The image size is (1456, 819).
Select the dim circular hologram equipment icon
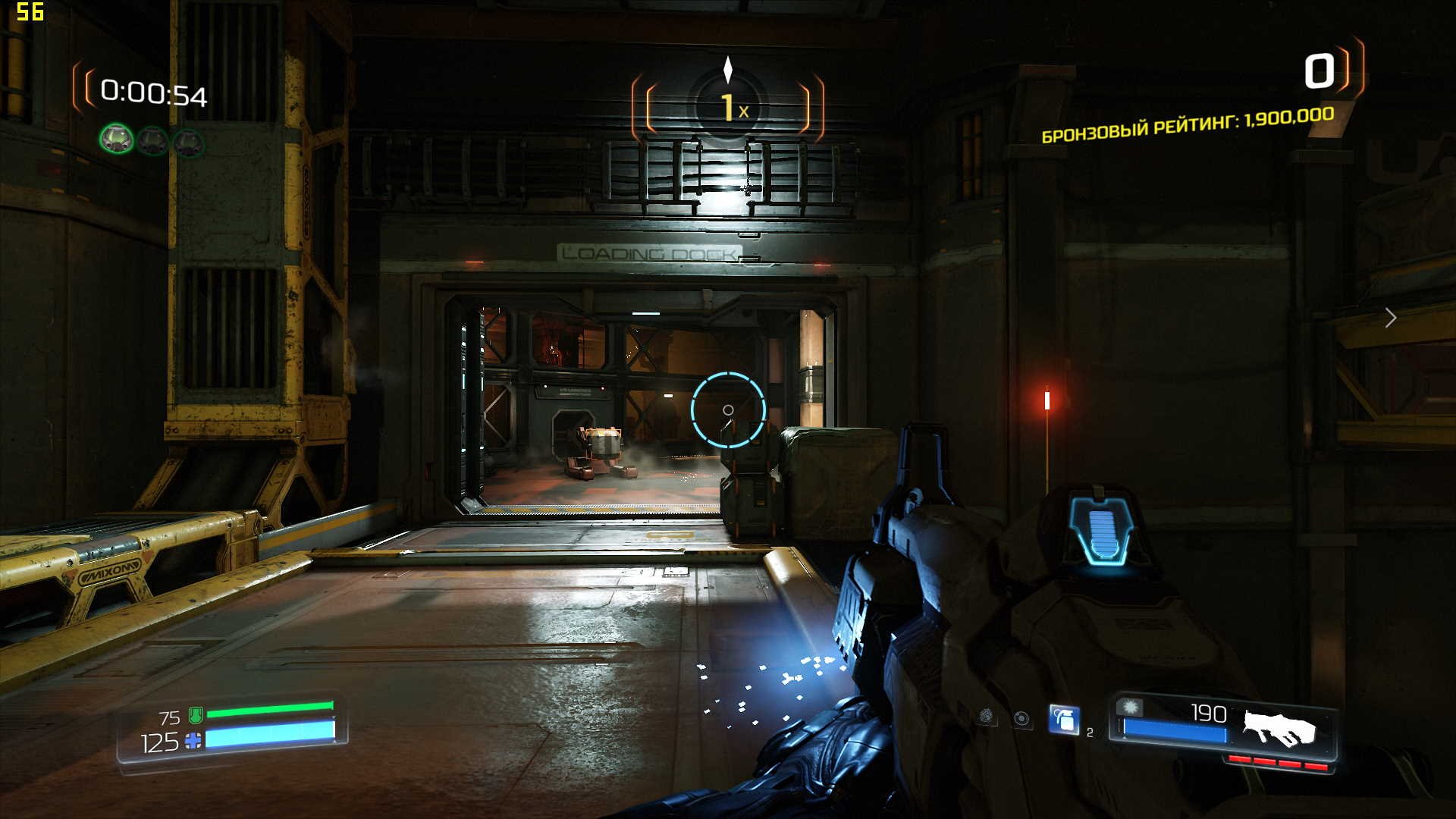click(x=1022, y=718)
